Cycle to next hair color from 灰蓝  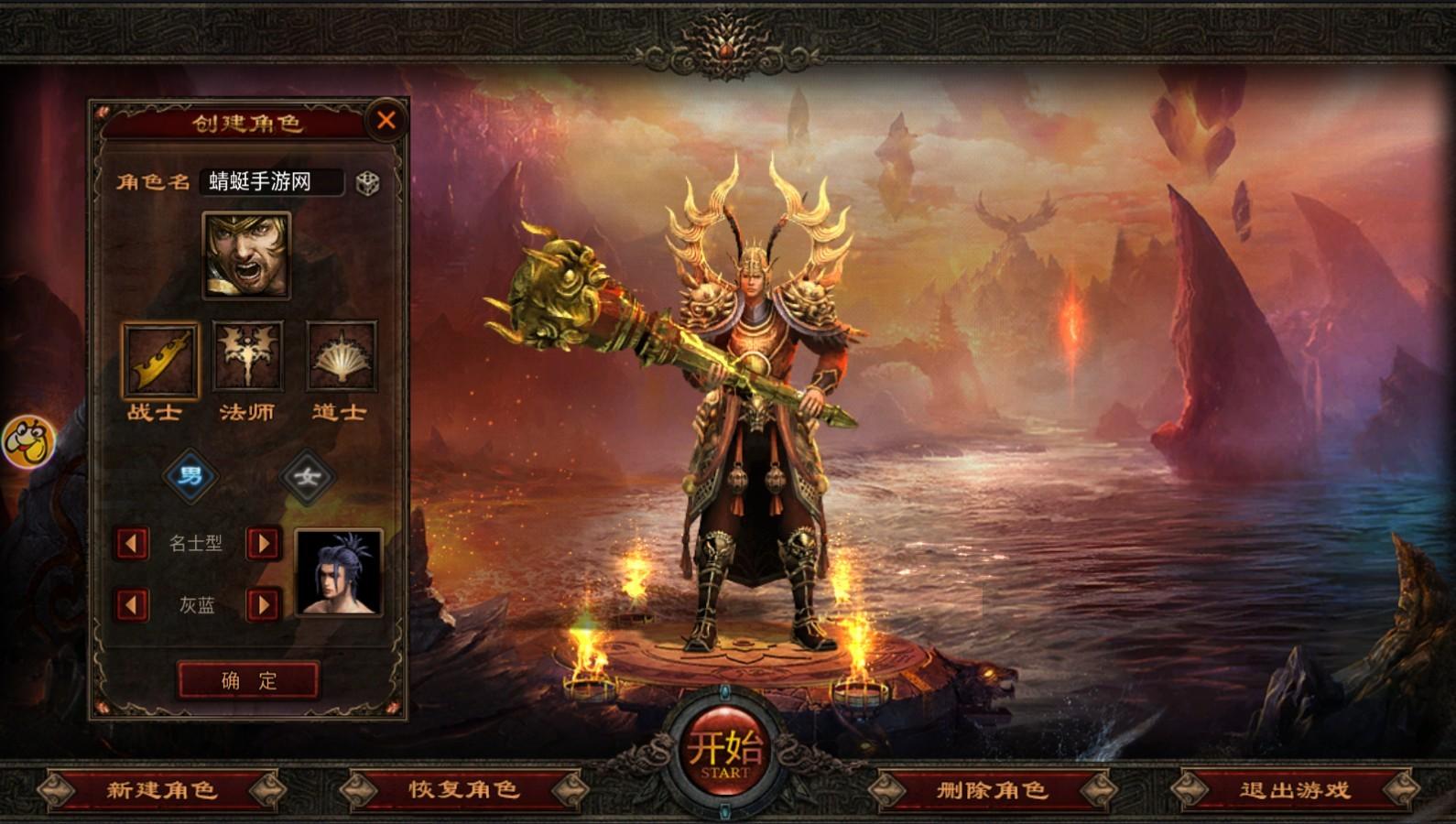[x=264, y=604]
